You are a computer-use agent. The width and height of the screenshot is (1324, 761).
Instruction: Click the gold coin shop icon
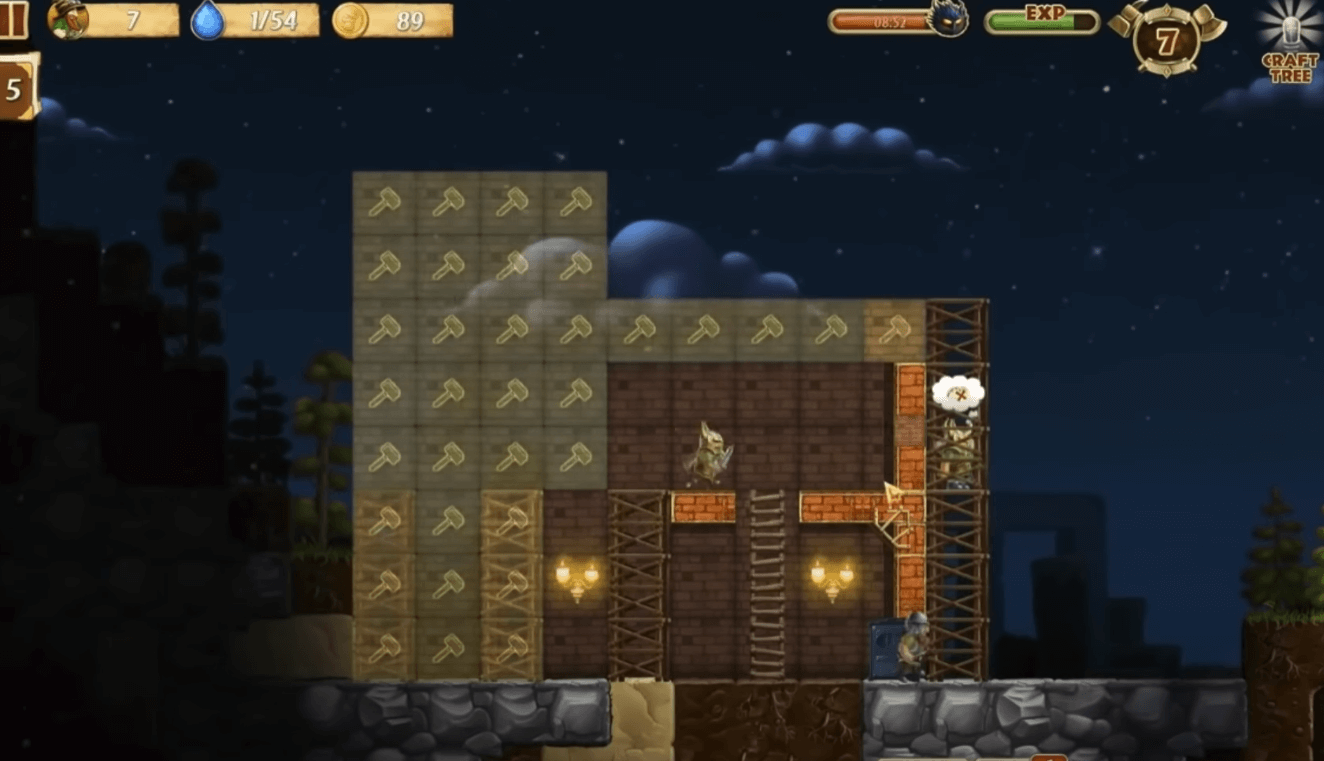pos(350,20)
